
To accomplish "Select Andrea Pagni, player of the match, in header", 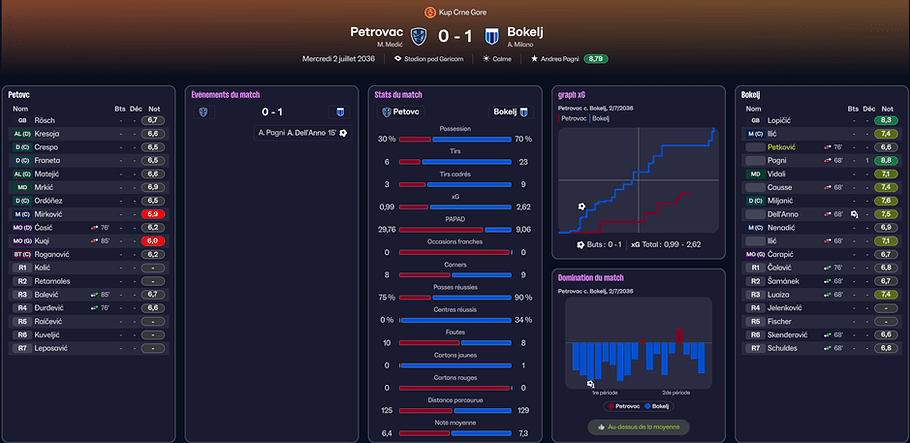I will [x=558, y=59].
